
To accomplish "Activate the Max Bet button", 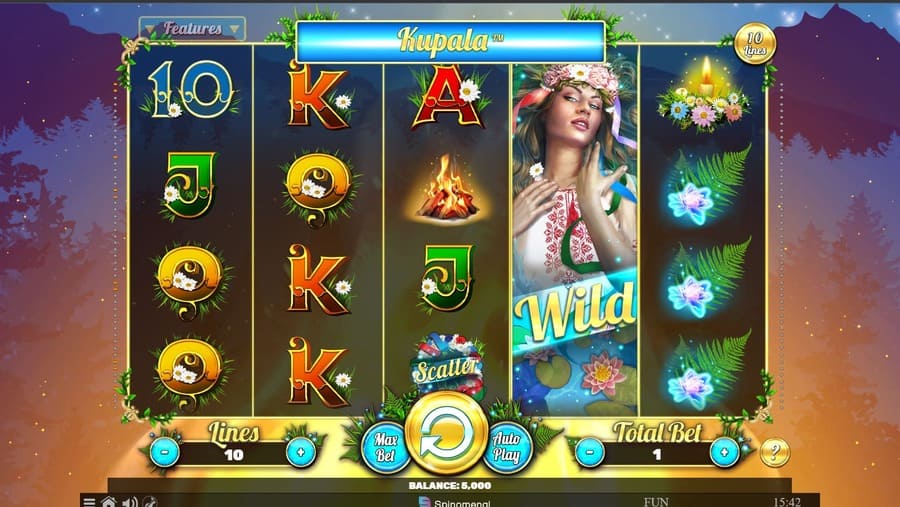I will click(x=384, y=447).
